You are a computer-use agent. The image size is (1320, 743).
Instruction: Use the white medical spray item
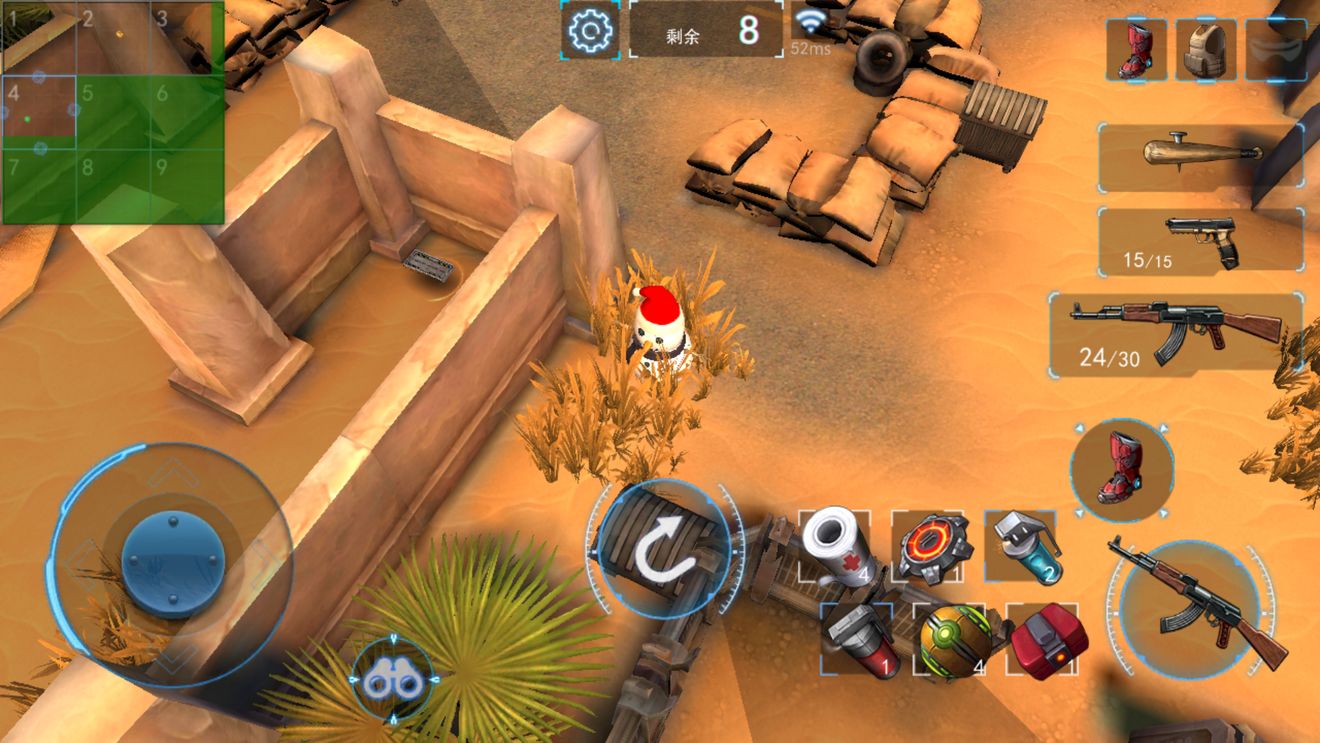tap(835, 546)
